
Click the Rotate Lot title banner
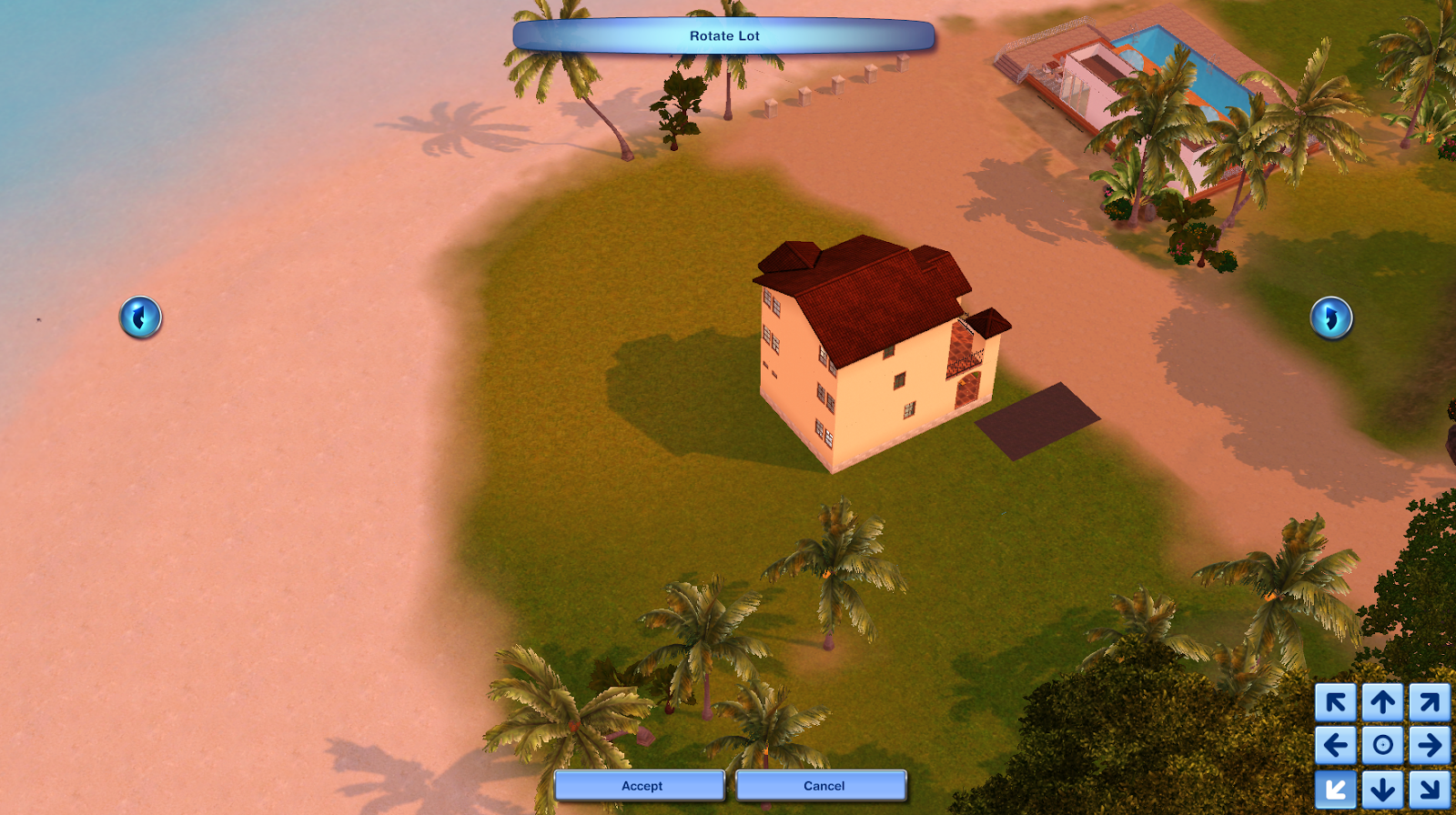pos(723,35)
